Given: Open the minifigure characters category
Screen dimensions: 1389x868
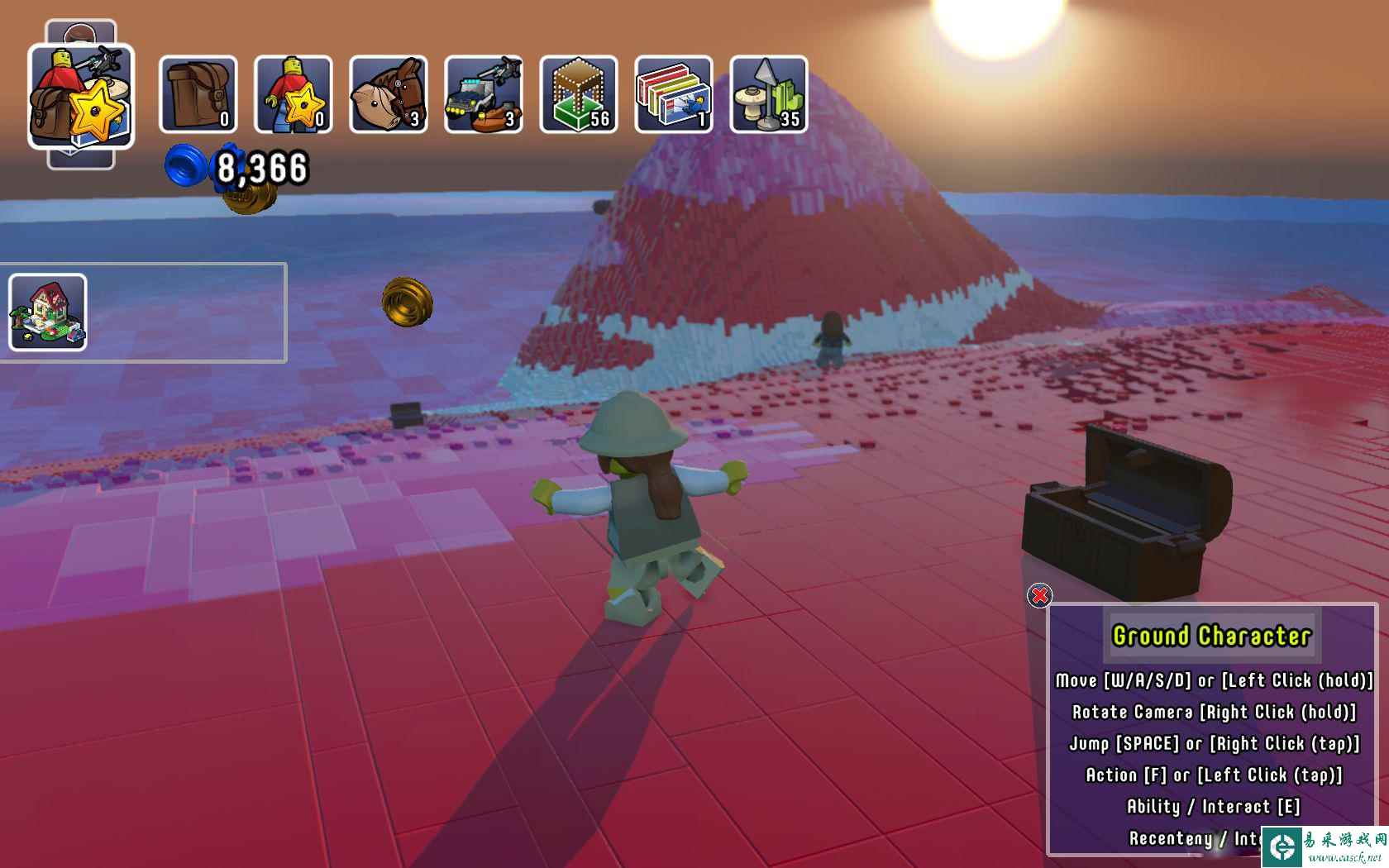Looking at the screenshot, I should 293,94.
